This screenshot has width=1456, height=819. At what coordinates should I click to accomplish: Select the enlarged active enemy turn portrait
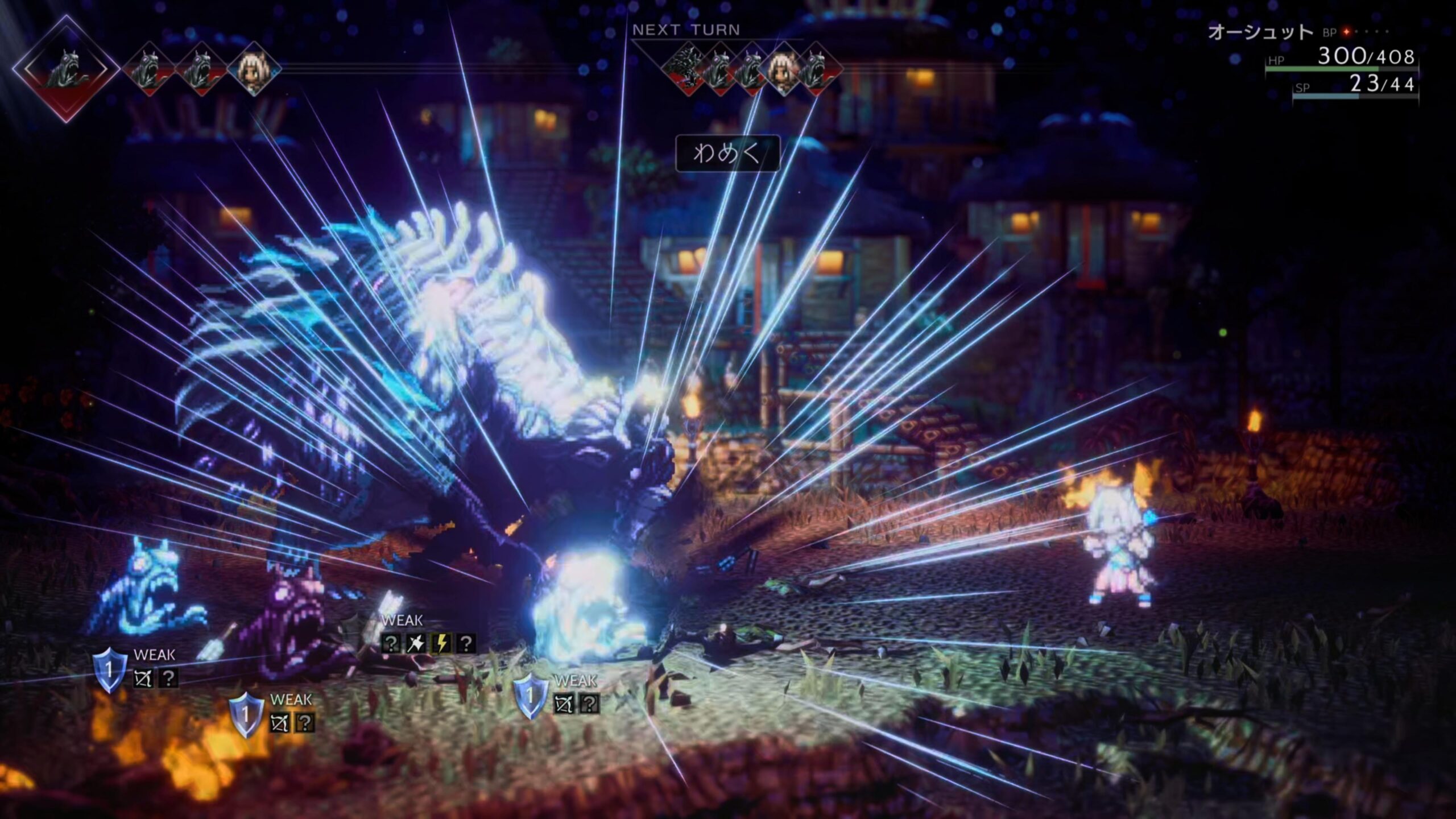pos(65,68)
